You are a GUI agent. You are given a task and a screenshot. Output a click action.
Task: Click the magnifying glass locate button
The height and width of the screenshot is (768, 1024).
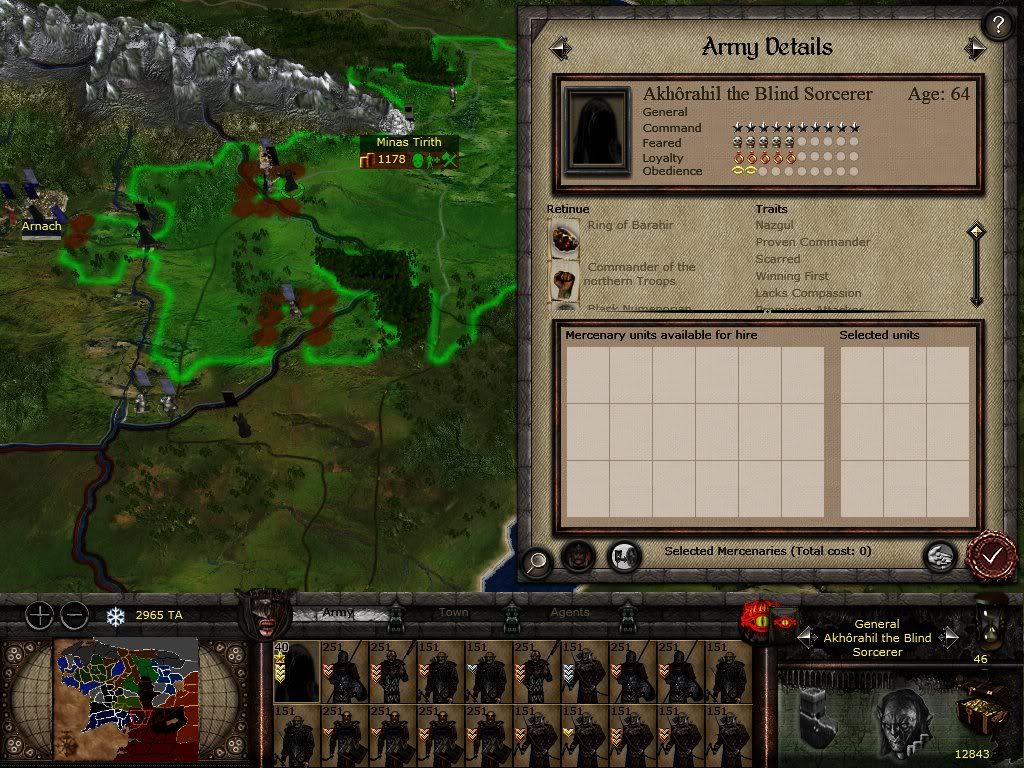pyautogui.click(x=537, y=562)
